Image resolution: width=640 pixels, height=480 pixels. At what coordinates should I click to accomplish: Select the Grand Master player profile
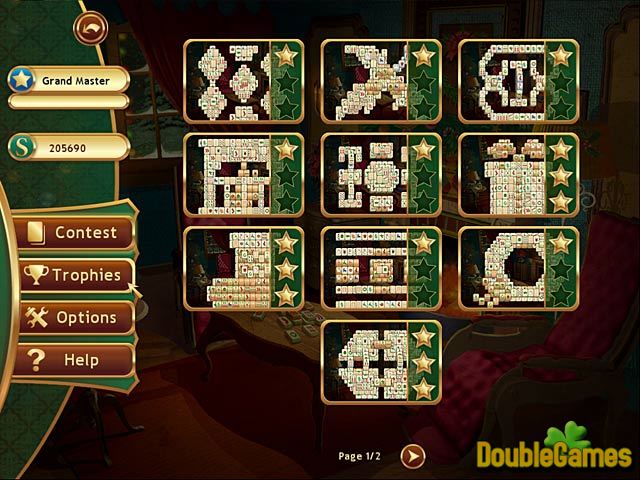coord(68,79)
